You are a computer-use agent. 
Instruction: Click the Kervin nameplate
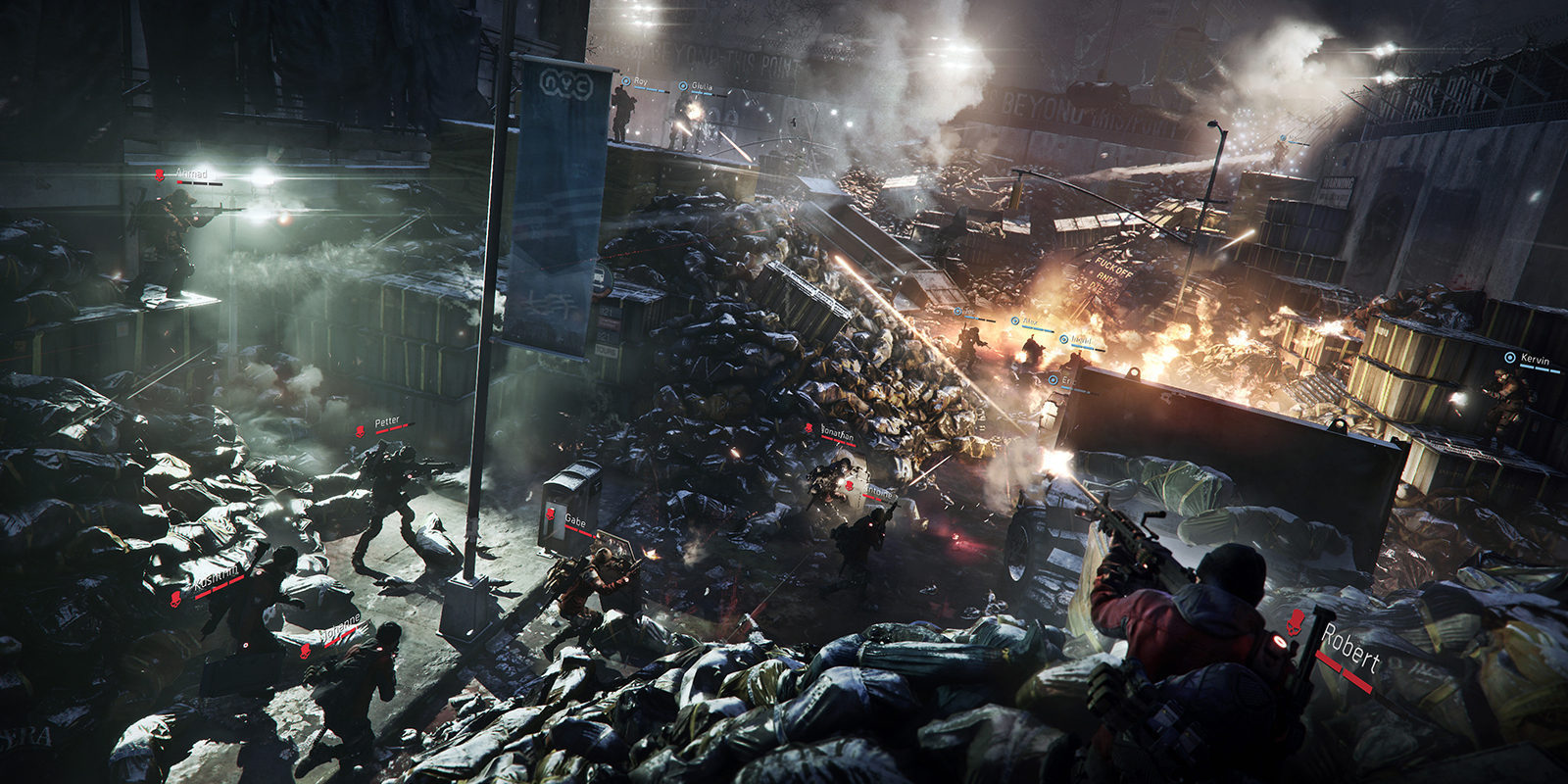pyautogui.click(x=1536, y=358)
